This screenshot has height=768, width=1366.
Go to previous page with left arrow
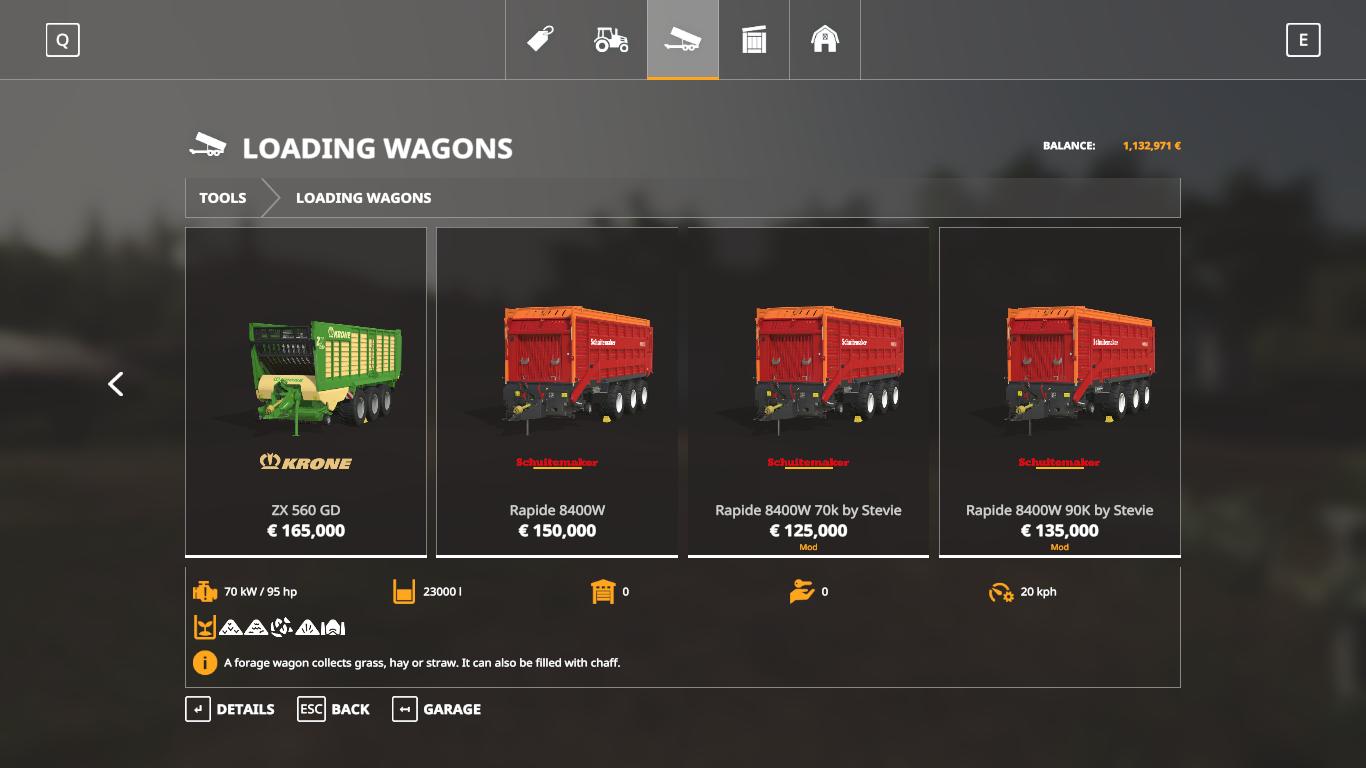click(116, 384)
